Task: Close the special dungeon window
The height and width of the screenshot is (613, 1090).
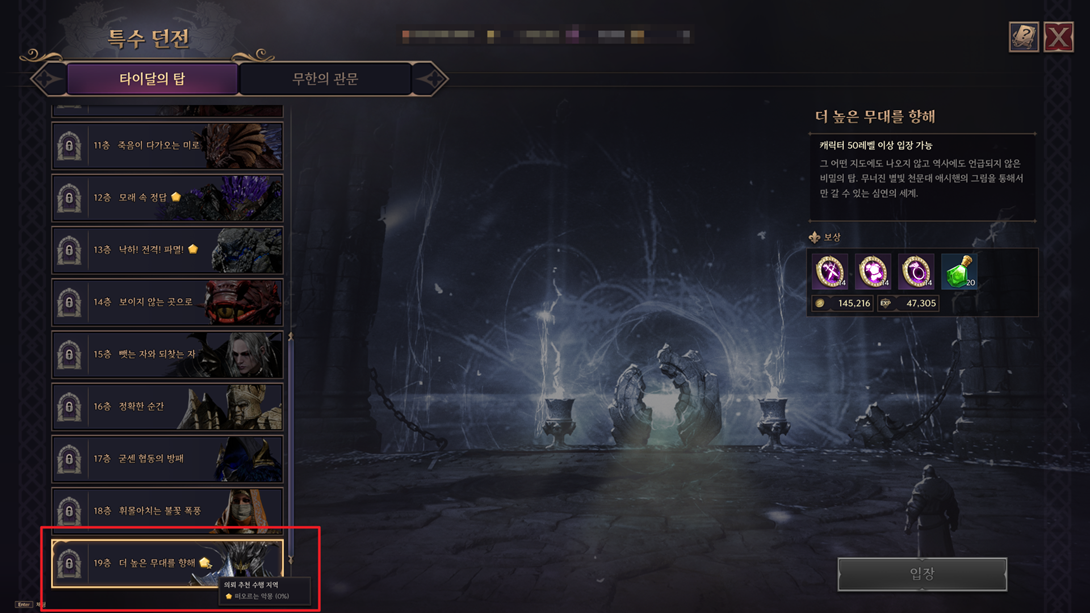Action: point(1058,37)
